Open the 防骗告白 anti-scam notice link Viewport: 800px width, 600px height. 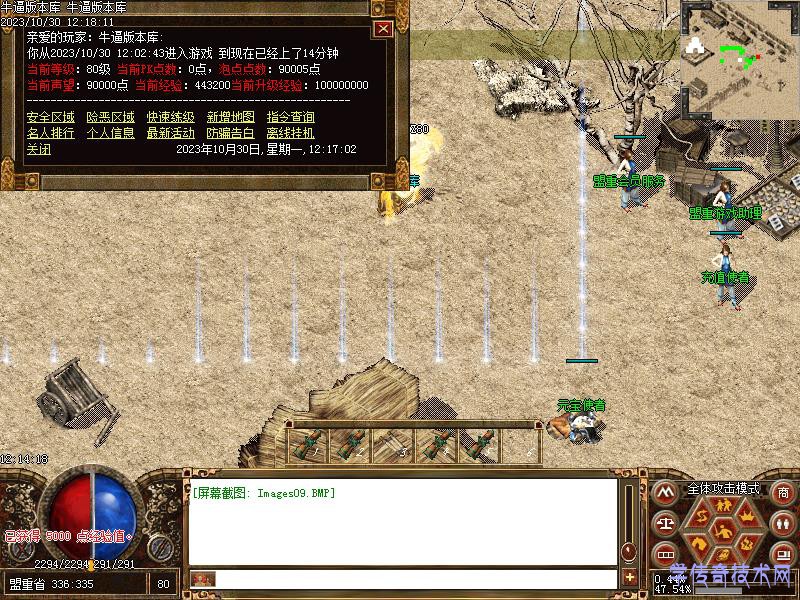tap(230, 132)
